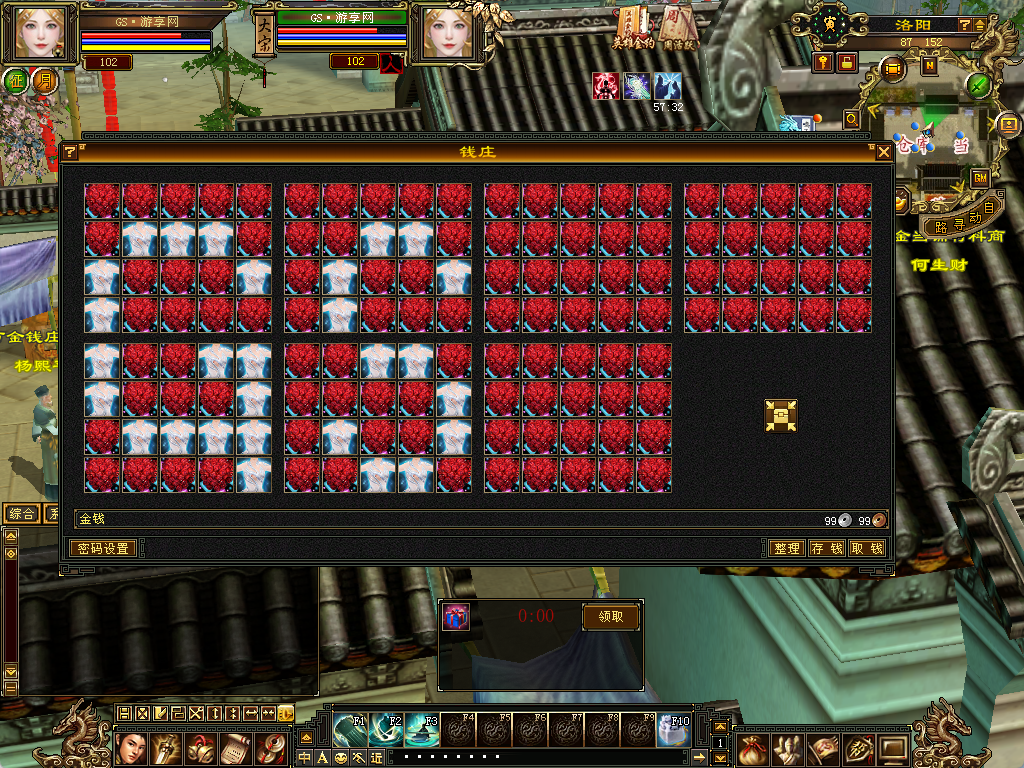The image size is (1024, 768).
Task: Click the 整理 sort button
Action: pos(786,549)
